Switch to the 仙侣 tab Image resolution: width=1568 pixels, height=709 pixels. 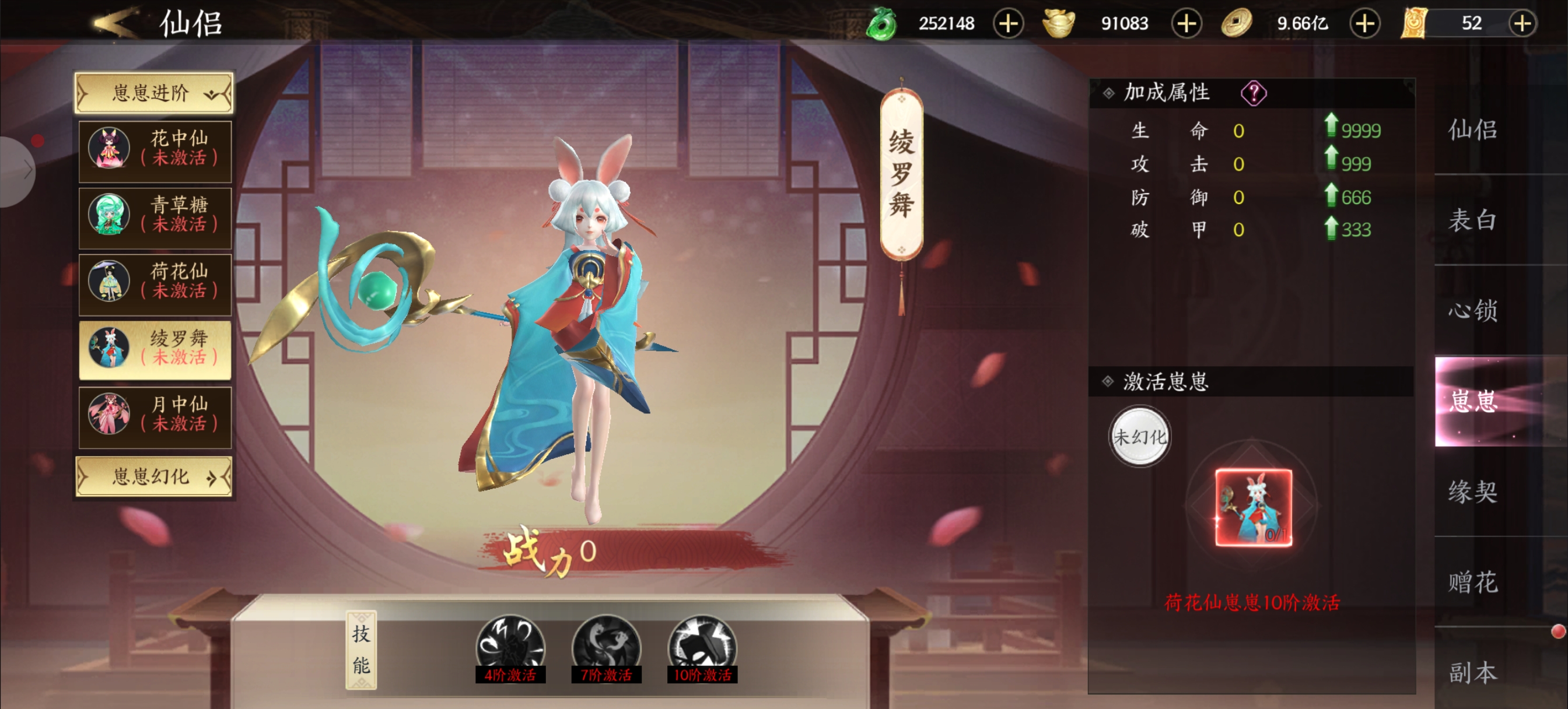(1472, 129)
